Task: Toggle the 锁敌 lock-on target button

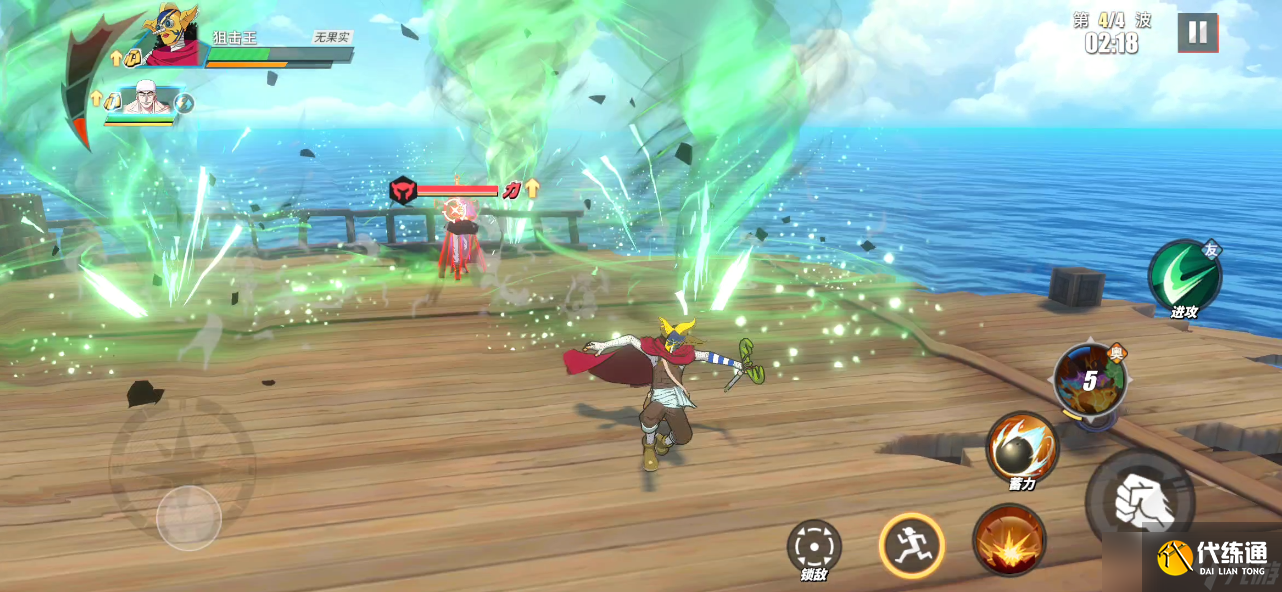Action: pyautogui.click(x=814, y=546)
